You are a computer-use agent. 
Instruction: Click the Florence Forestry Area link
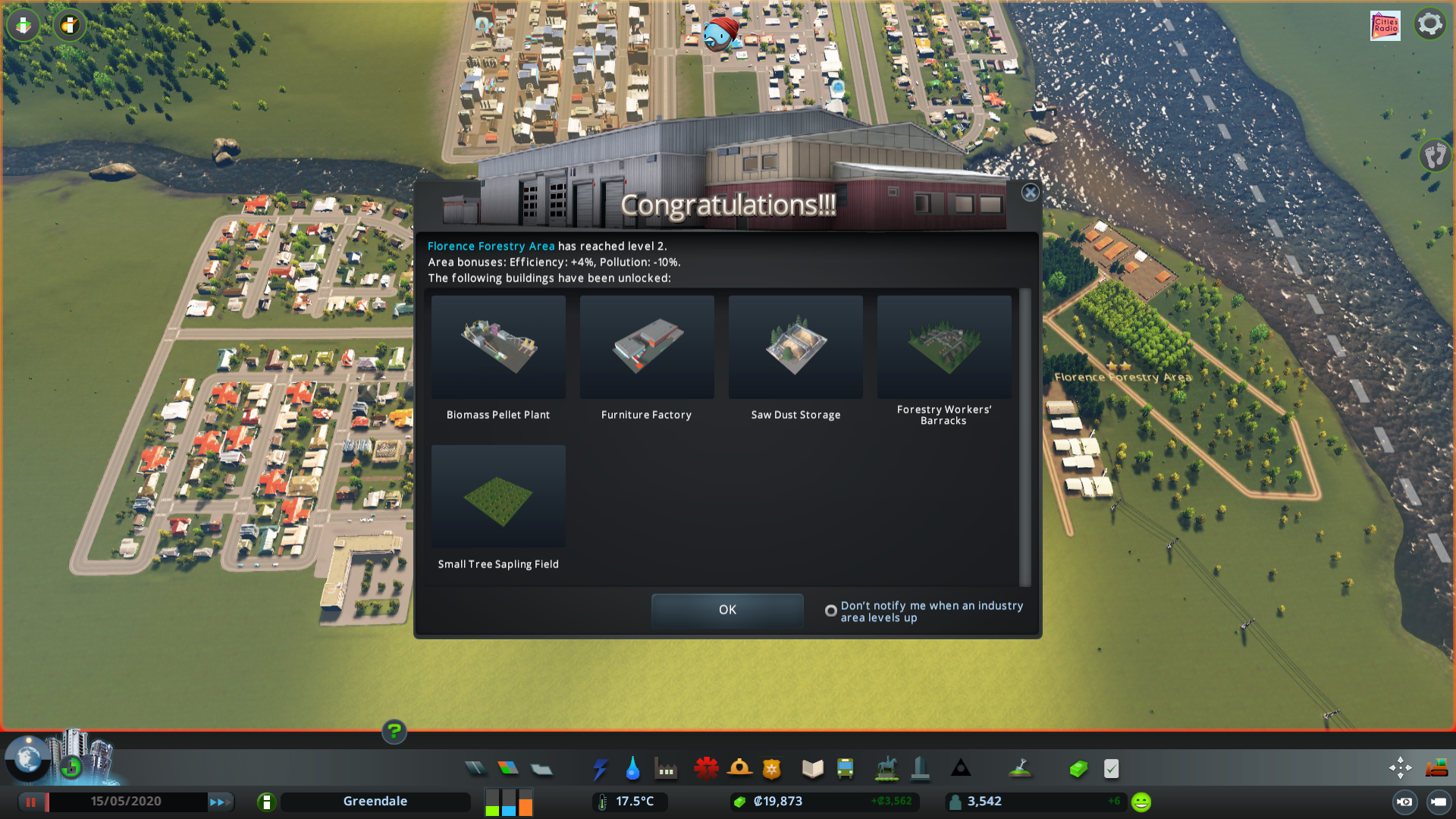490,246
